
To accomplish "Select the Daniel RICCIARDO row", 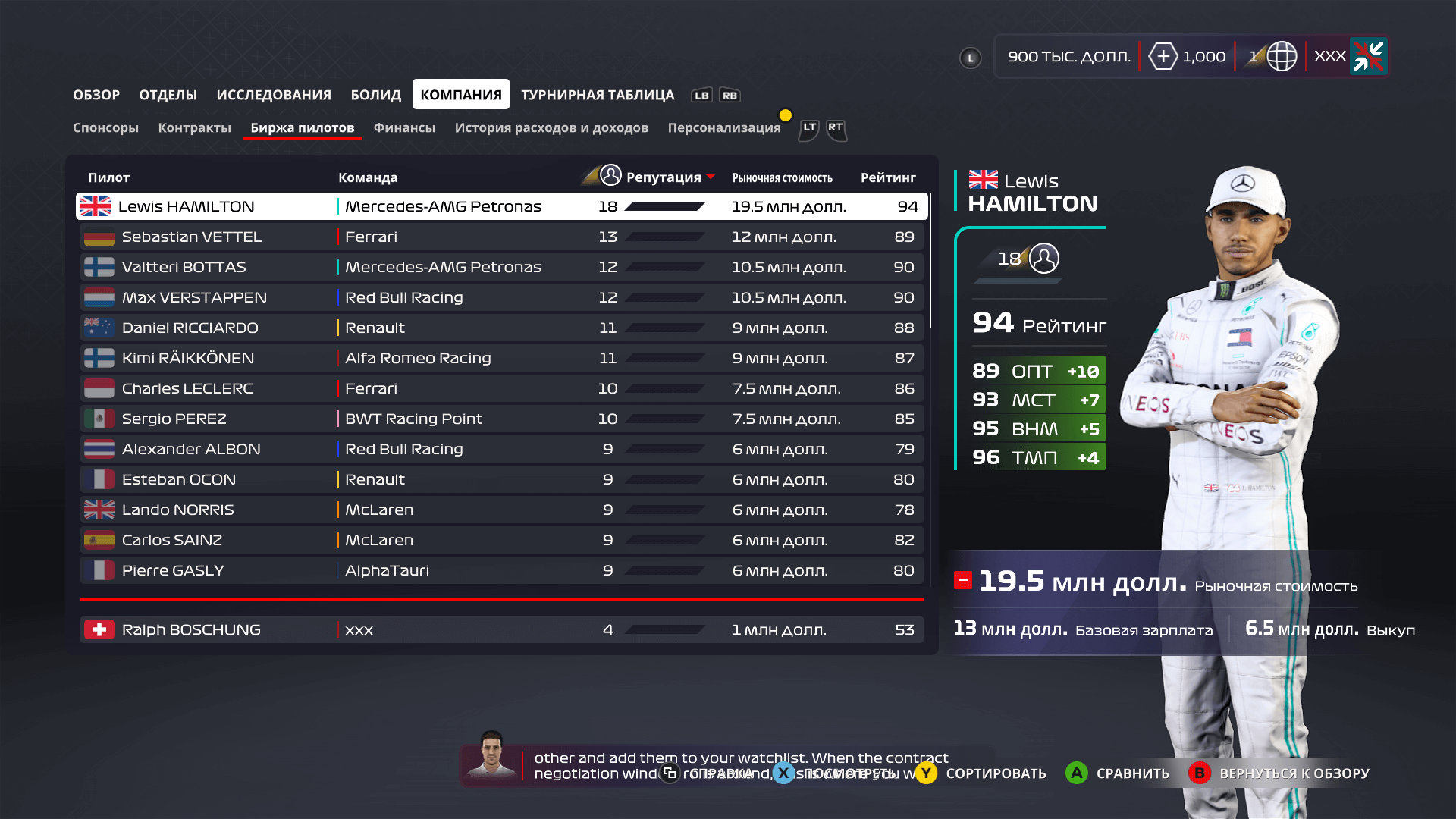I will 500,328.
